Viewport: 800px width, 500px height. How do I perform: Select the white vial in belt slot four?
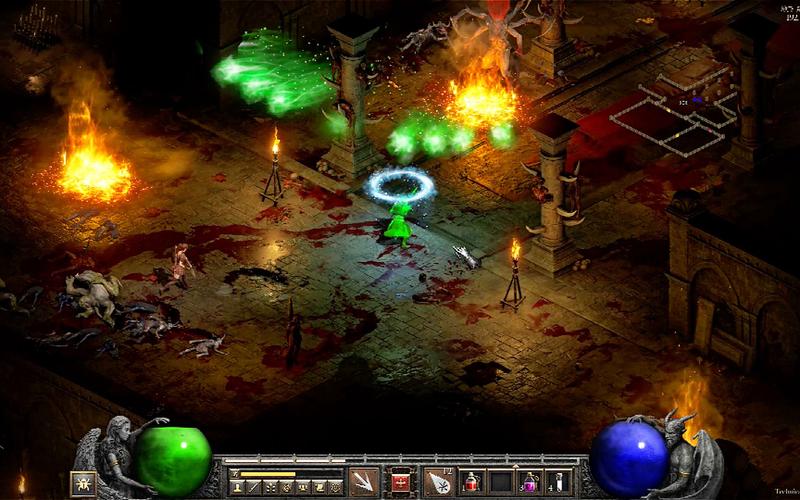(x=559, y=482)
